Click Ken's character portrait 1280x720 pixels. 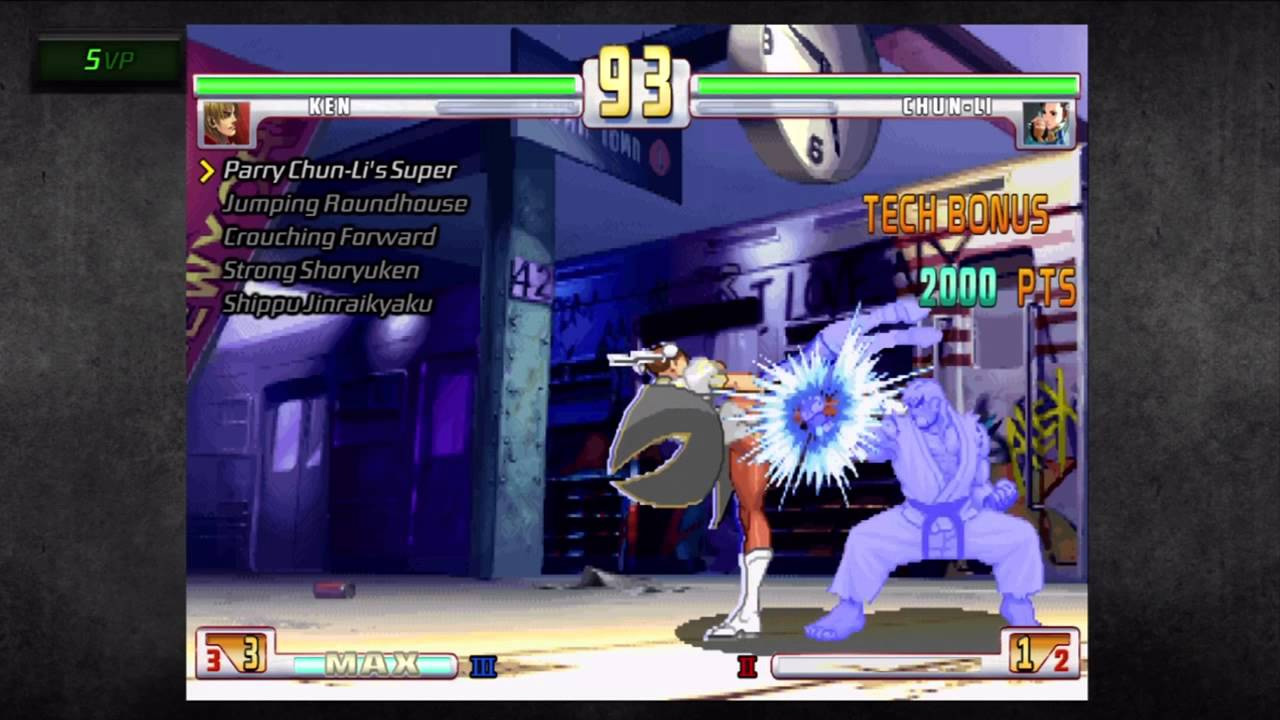pyautogui.click(x=227, y=124)
